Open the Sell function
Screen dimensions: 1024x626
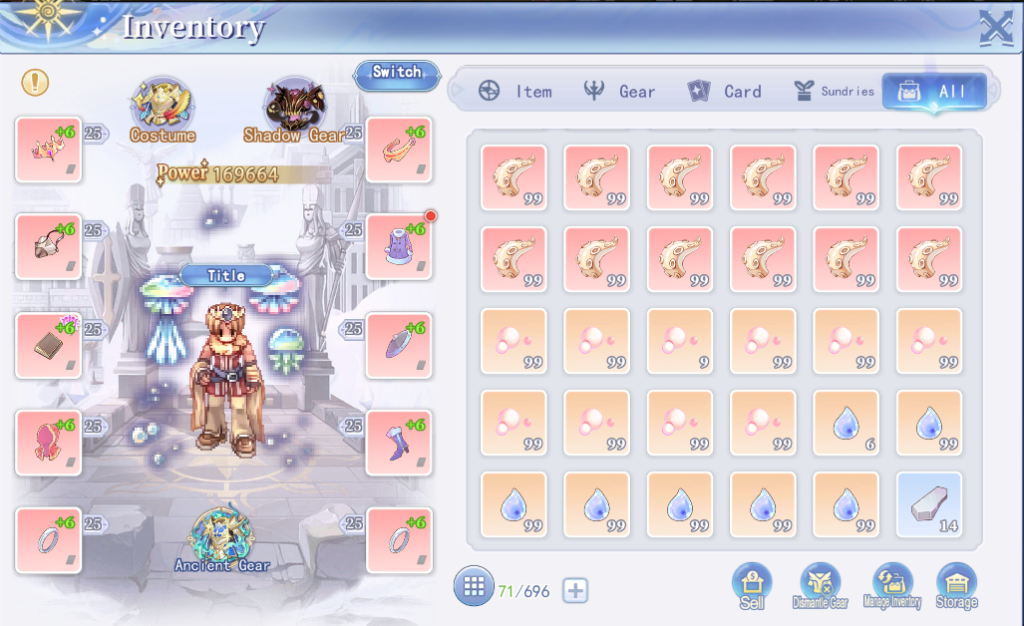pos(752,585)
